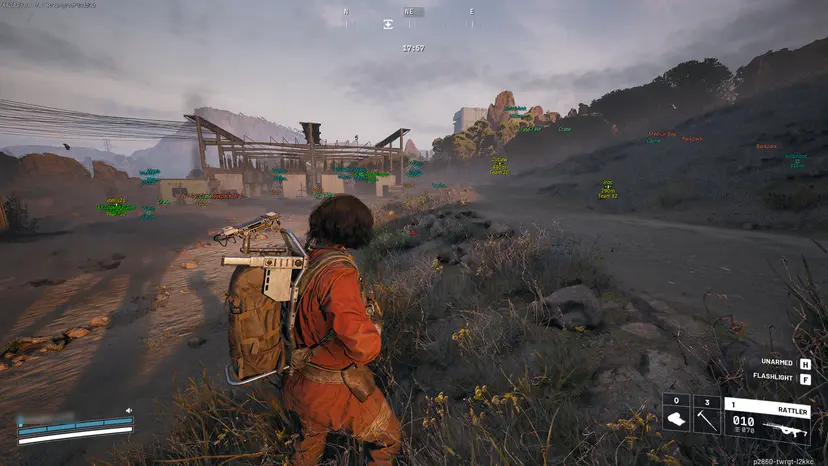Click the speaker voice icon
828x466 pixels.
(x=129, y=411)
